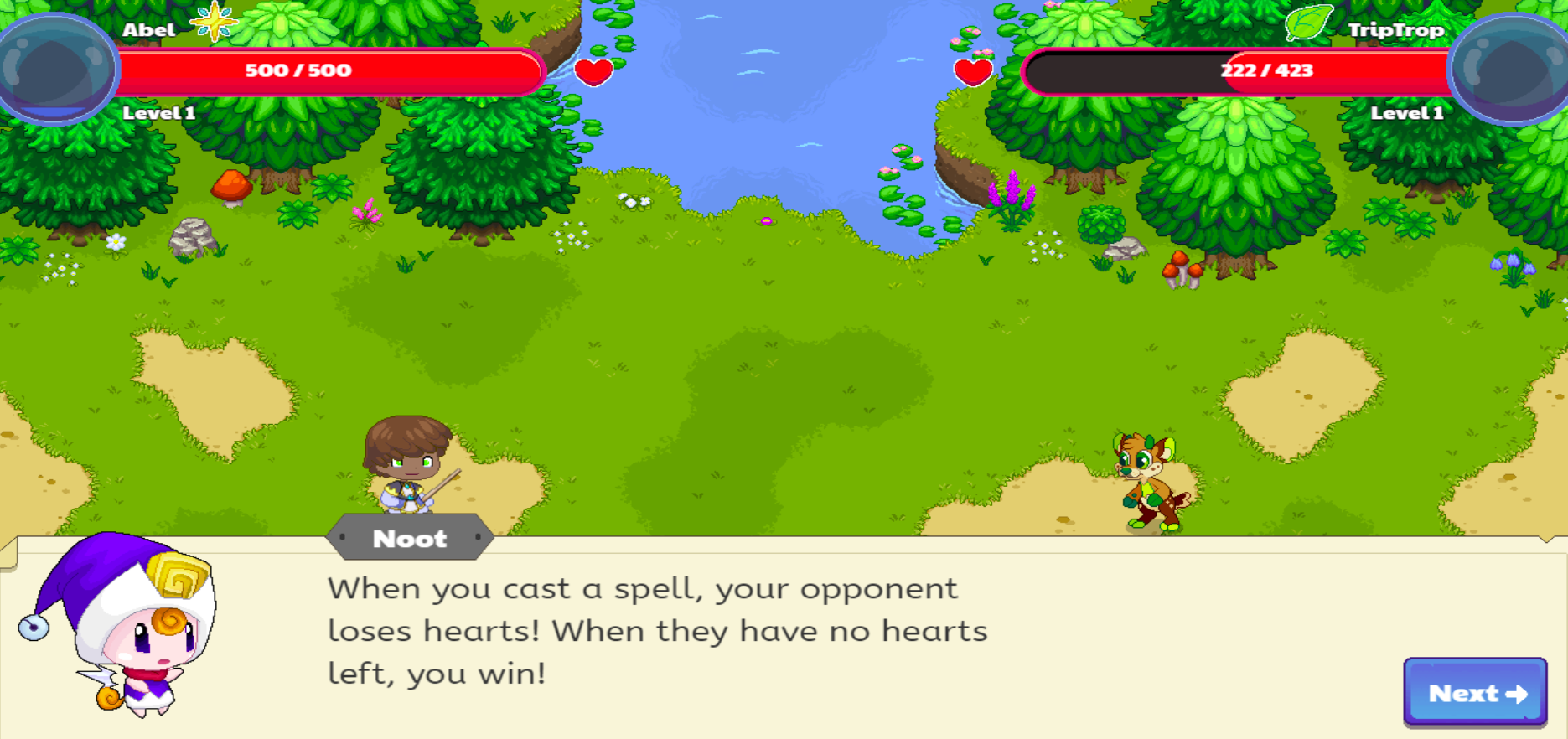
Task: Expand the left notch of the Noot nameplate
Action: pyautogui.click(x=340, y=539)
